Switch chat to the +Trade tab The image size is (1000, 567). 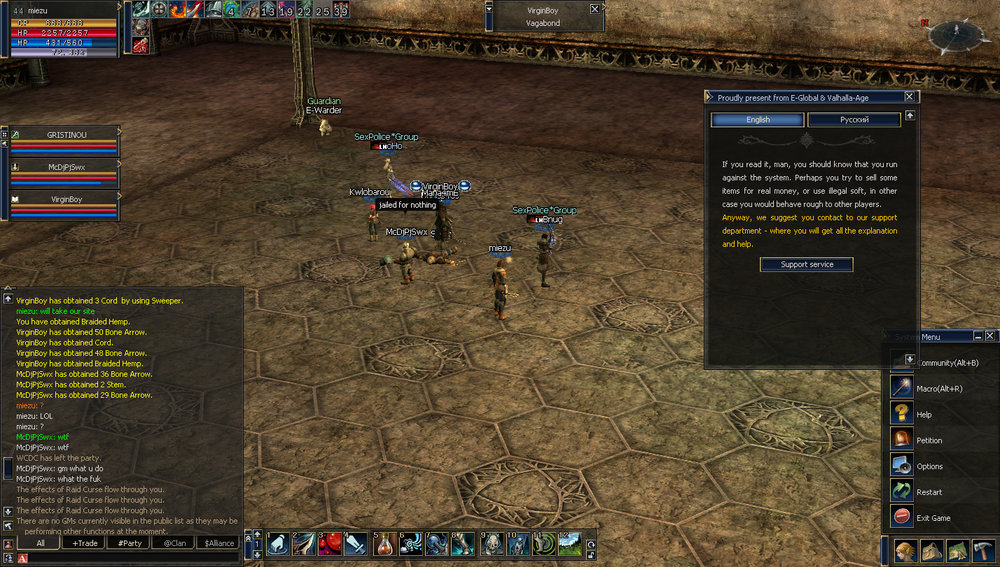pyautogui.click(x=86, y=543)
